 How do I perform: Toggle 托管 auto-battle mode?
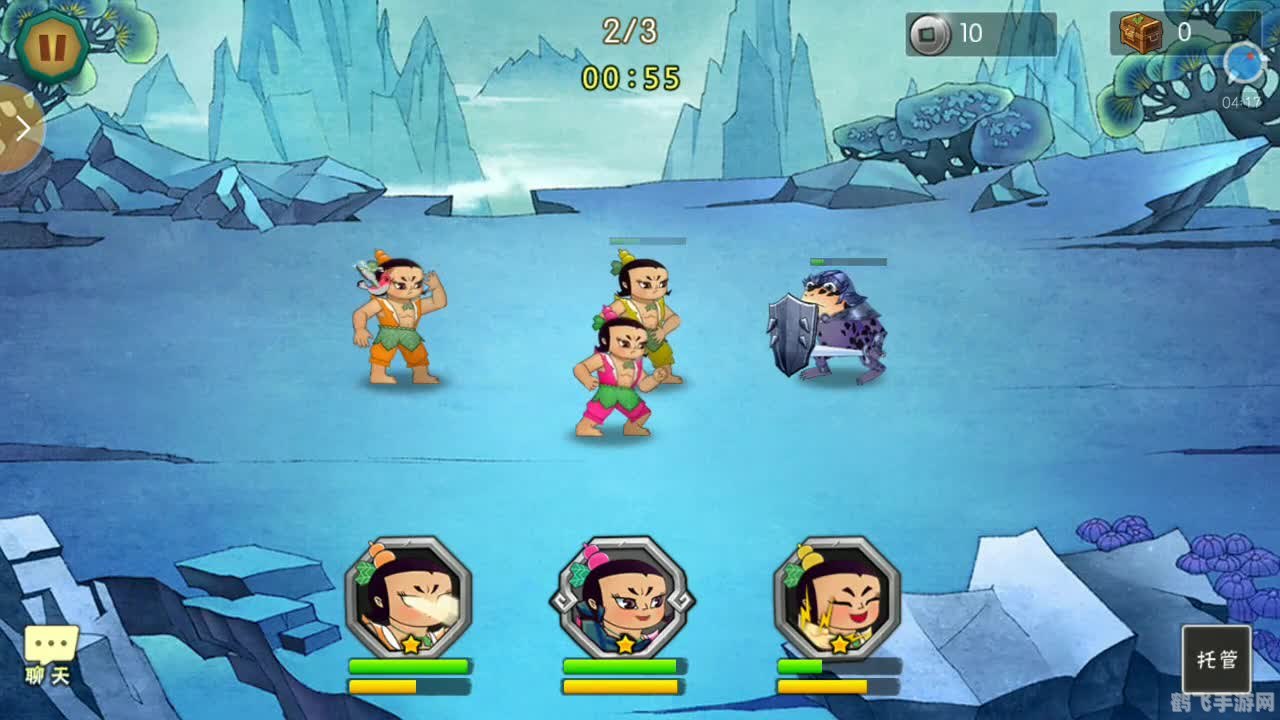tap(1216, 659)
